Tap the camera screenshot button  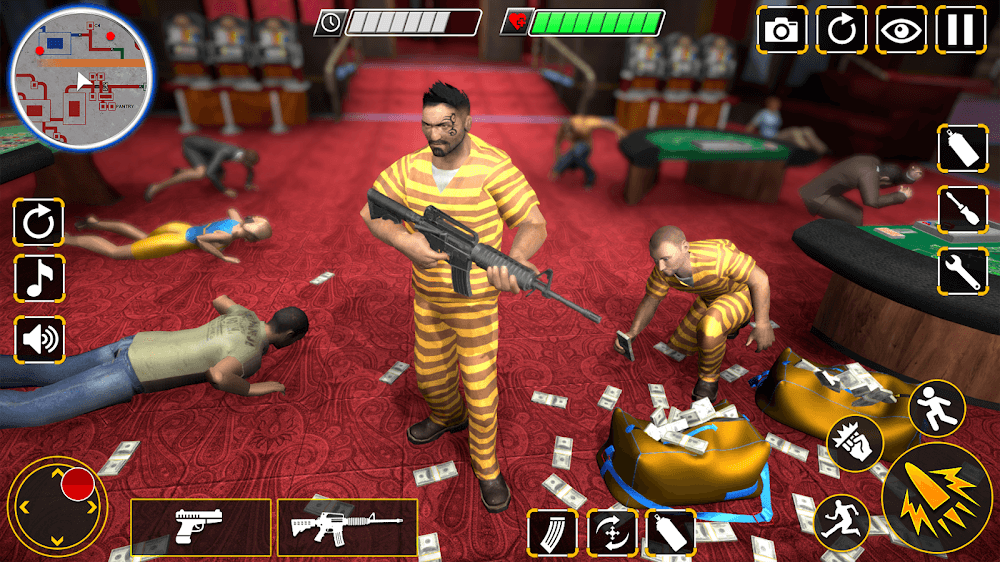[x=781, y=29]
